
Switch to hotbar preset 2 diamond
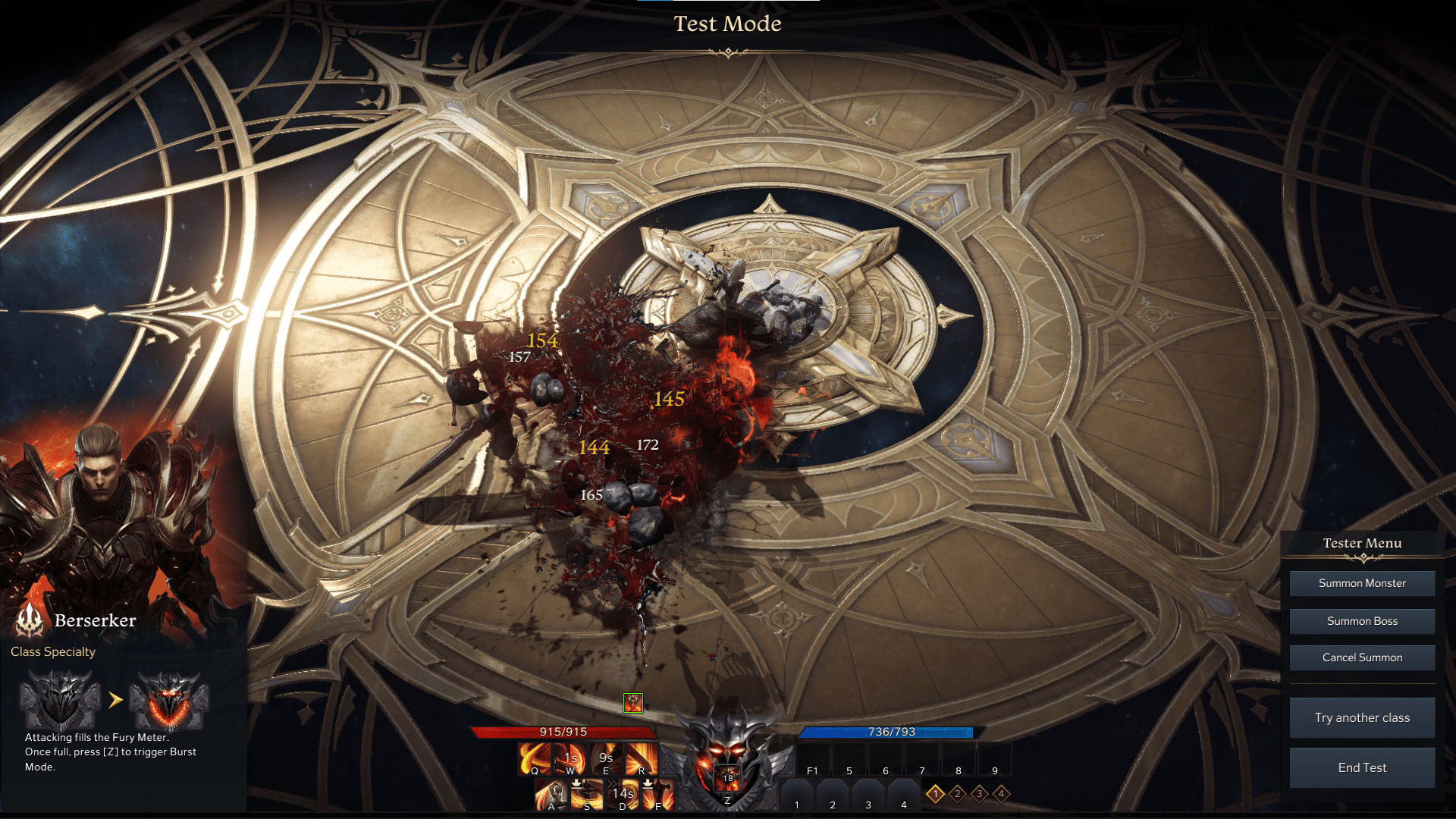coord(958,794)
